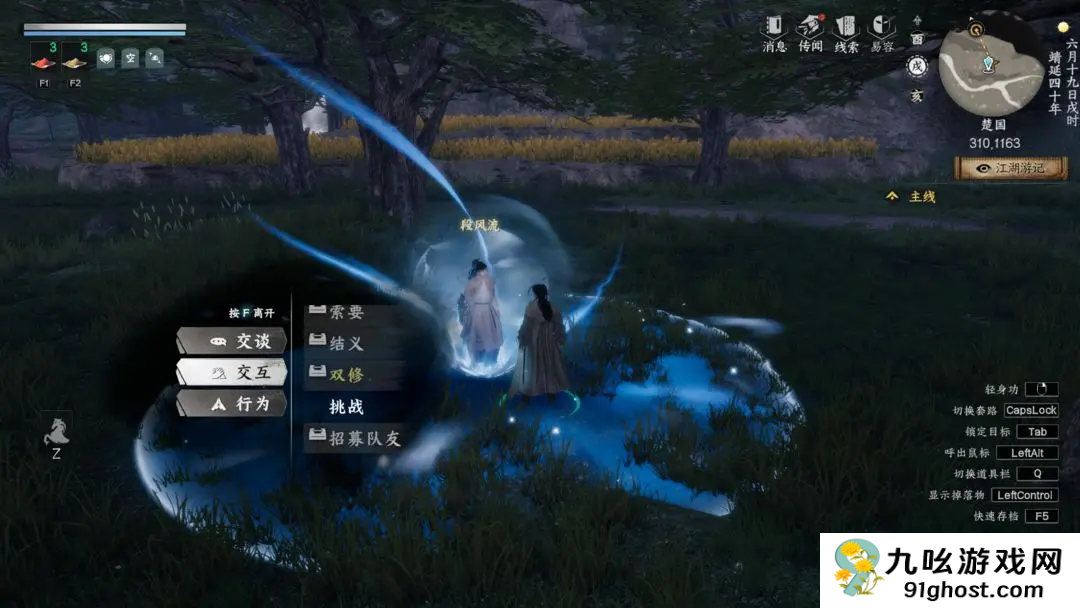Click the circular minimap of 楚国

pyautogui.click(x=989, y=64)
